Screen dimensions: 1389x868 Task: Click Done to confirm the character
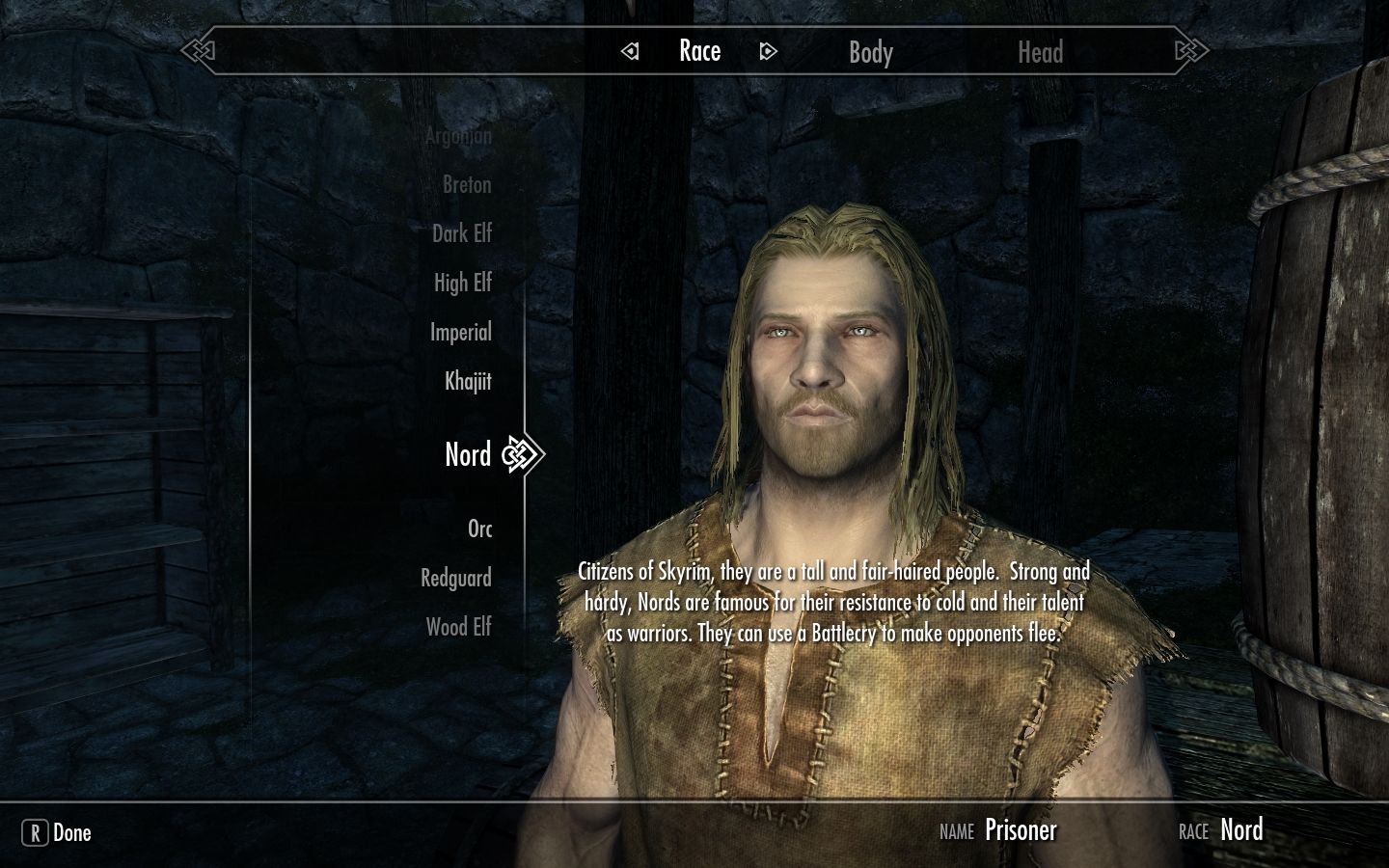tap(70, 832)
